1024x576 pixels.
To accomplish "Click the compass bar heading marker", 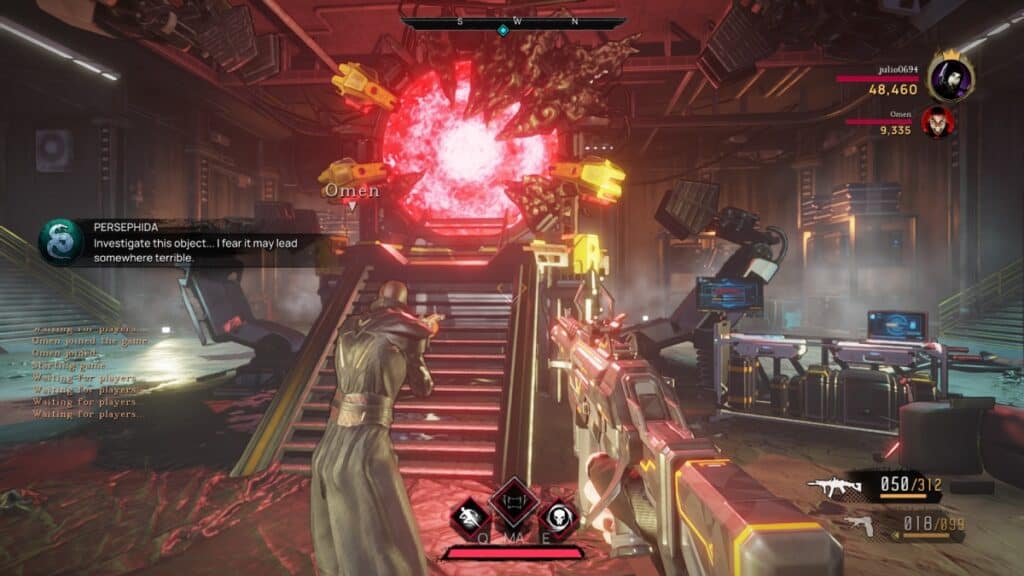I will pos(503,30).
